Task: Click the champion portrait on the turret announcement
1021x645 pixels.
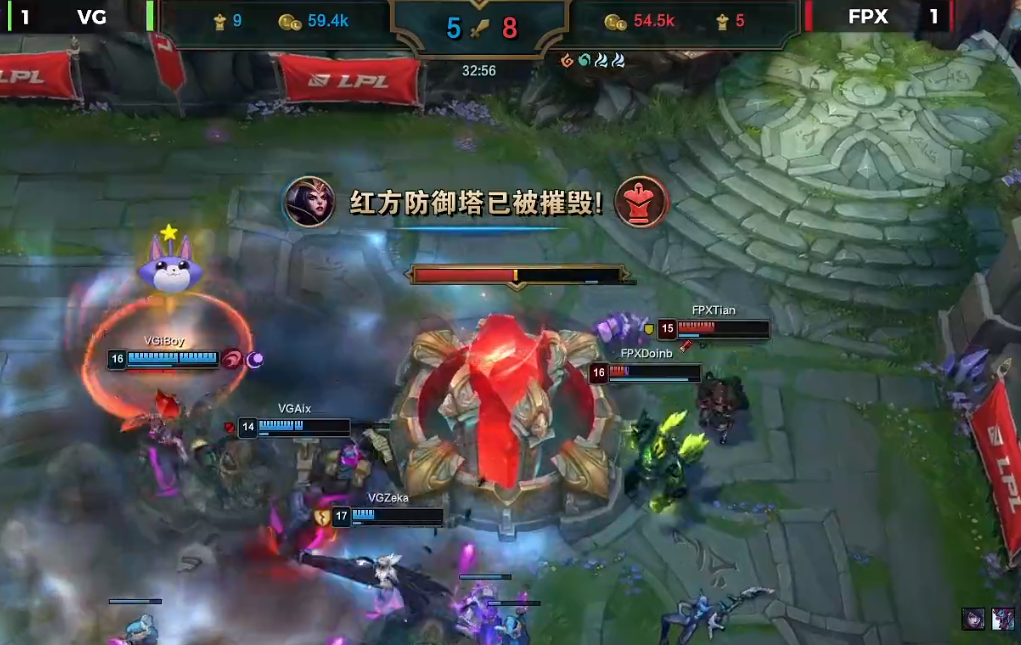Action: pyautogui.click(x=309, y=202)
